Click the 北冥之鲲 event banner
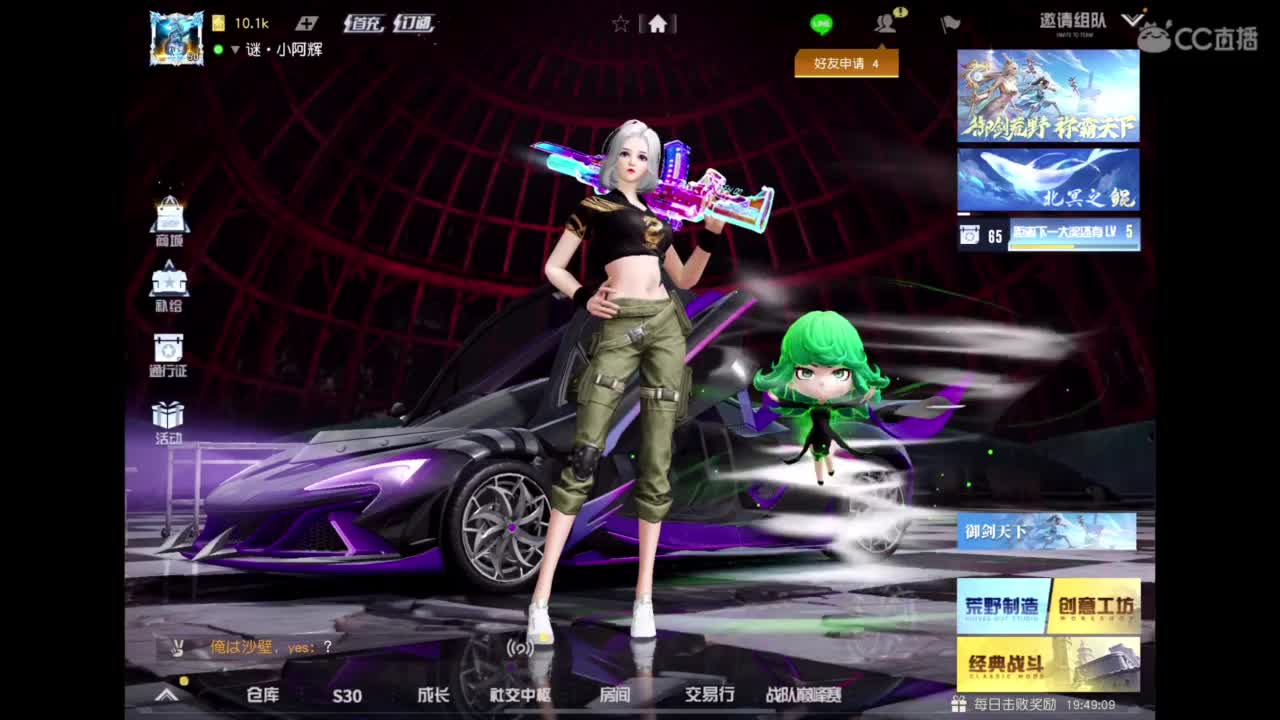This screenshot has width=1280, height=720. pyautogui.click(x=1046, y=178)
